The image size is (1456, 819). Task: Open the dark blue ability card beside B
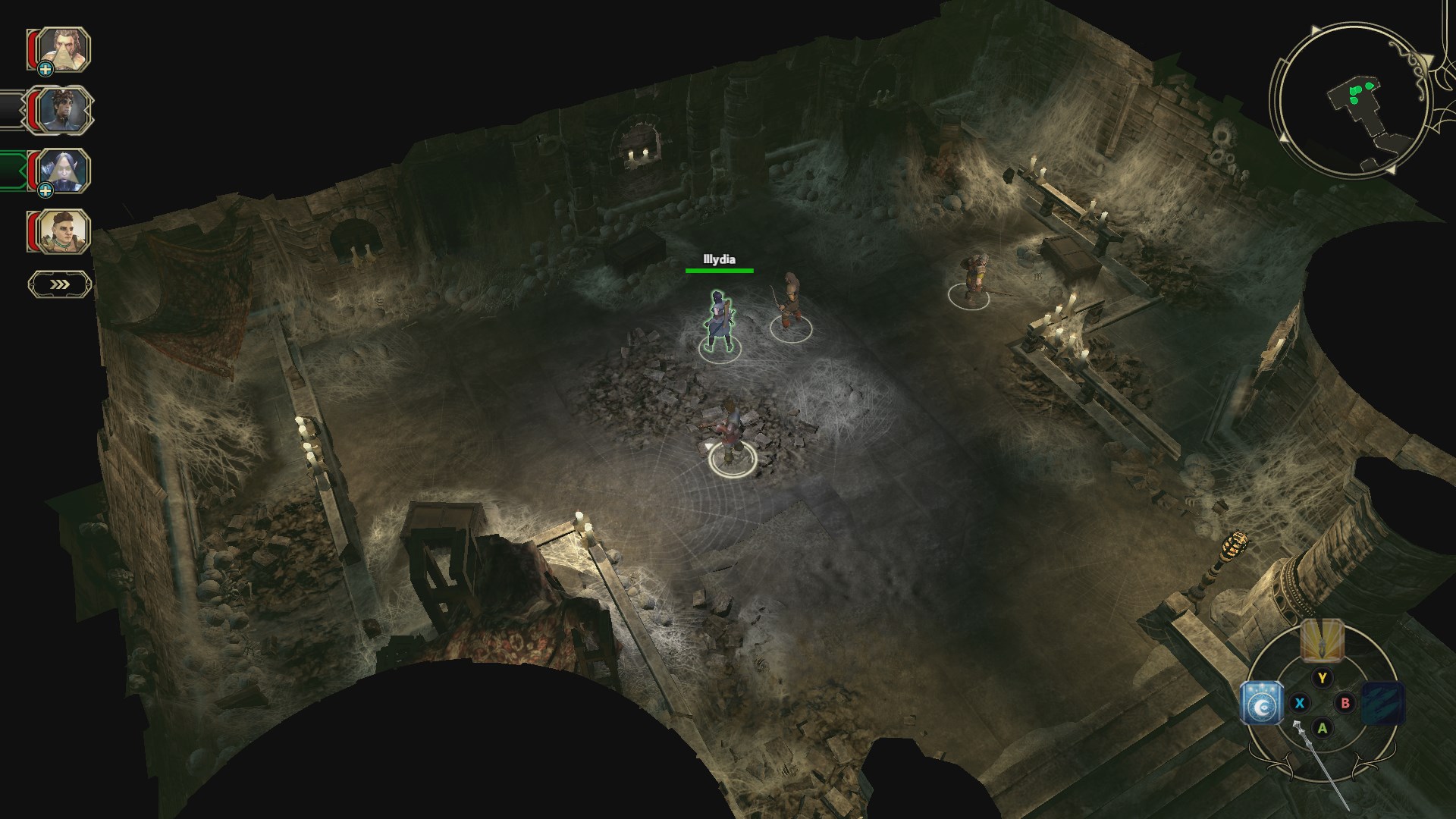(x=1382, y=703)
